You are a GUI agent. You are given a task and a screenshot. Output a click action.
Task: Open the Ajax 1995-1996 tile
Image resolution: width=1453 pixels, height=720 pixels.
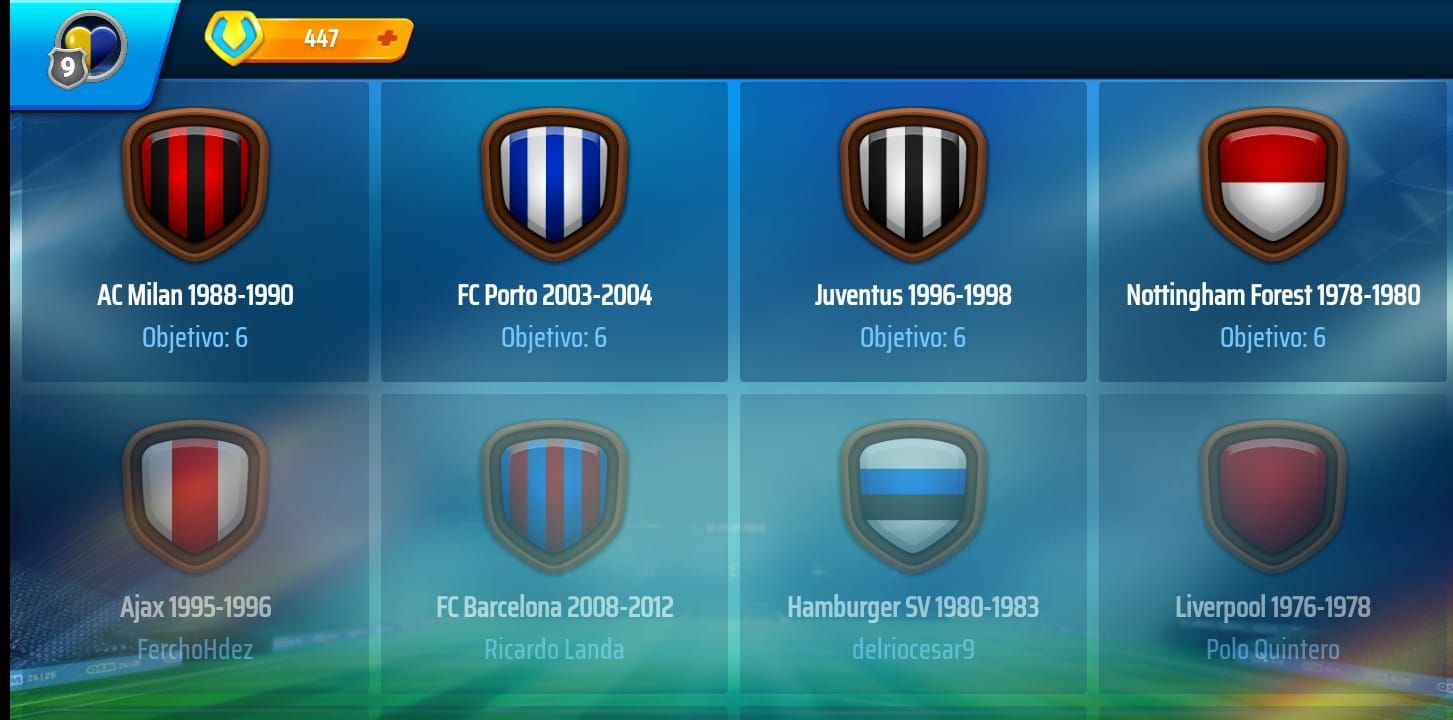195,543
